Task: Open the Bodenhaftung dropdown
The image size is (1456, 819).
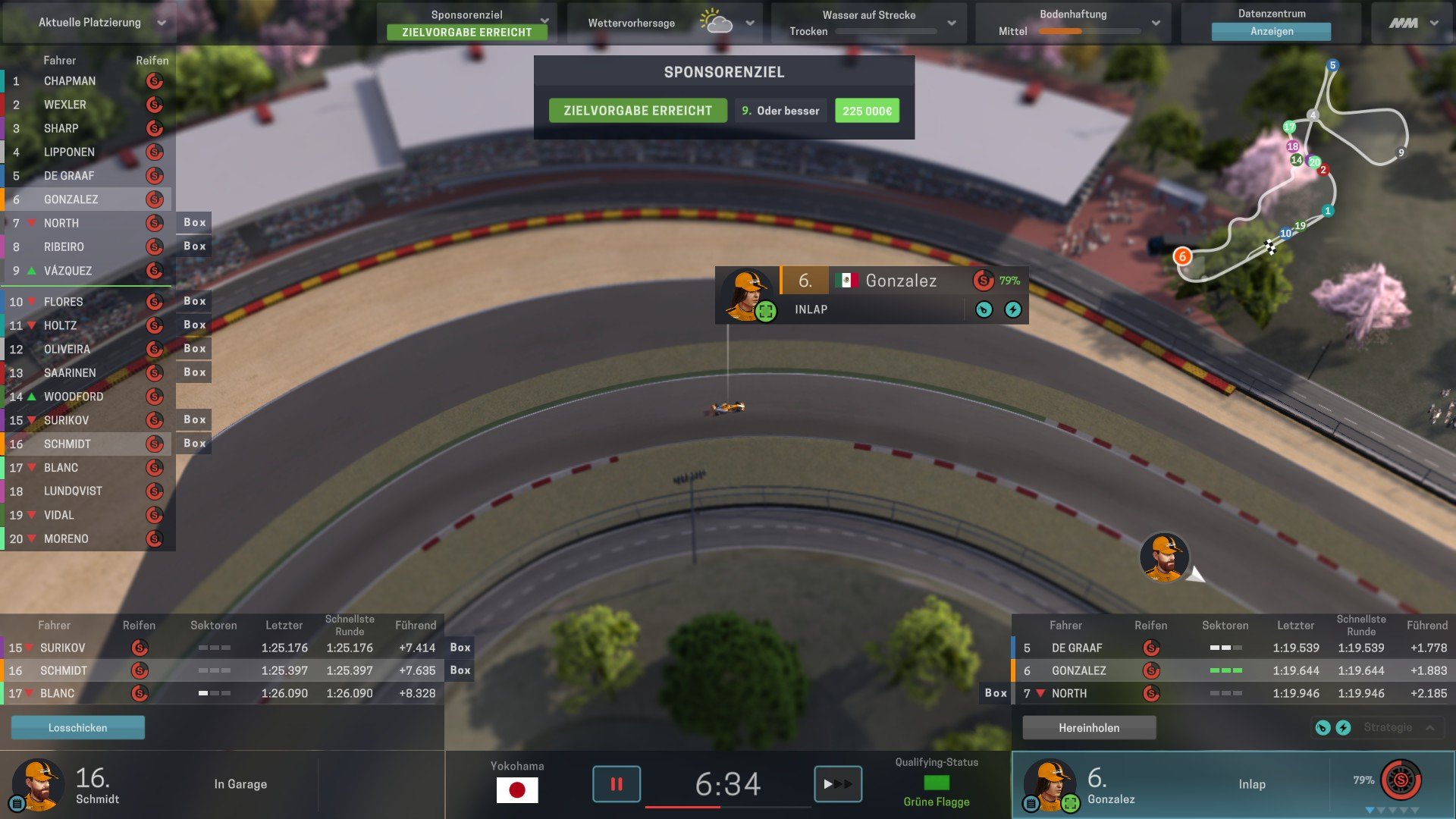Action: pyautogui.click(x=1155, y=23)
